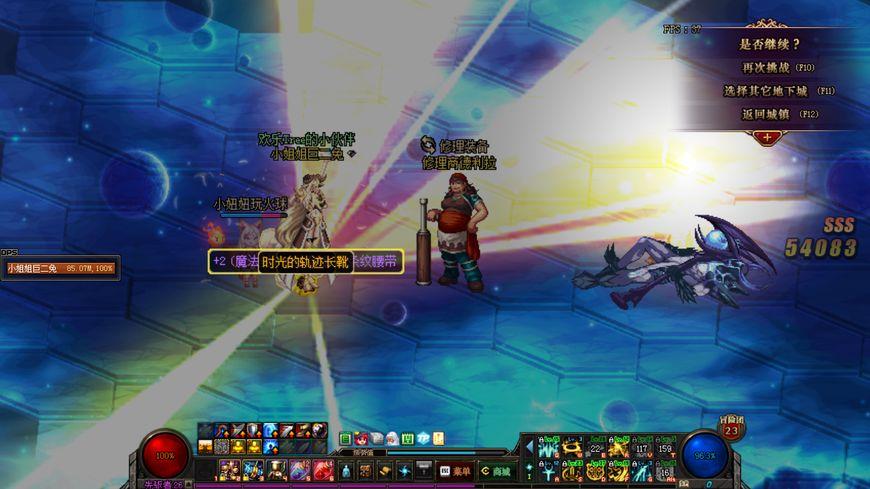
Task: Select the DPS meter row 小姐姐巨二免
Action: click(x=60, y=268)
